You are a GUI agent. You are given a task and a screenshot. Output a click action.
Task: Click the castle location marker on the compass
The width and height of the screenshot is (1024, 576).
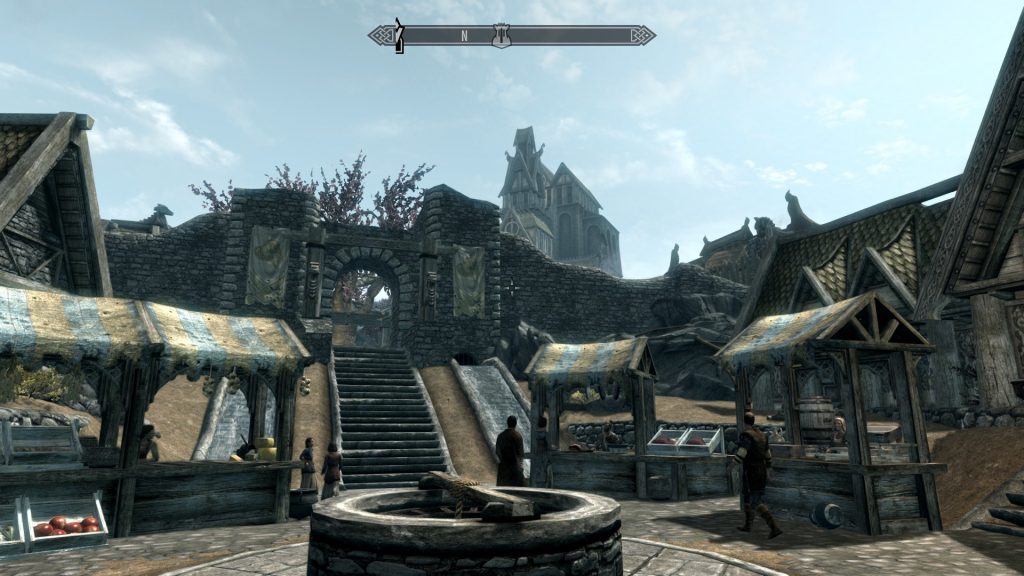pyautogui.click(x=502, y=36)
